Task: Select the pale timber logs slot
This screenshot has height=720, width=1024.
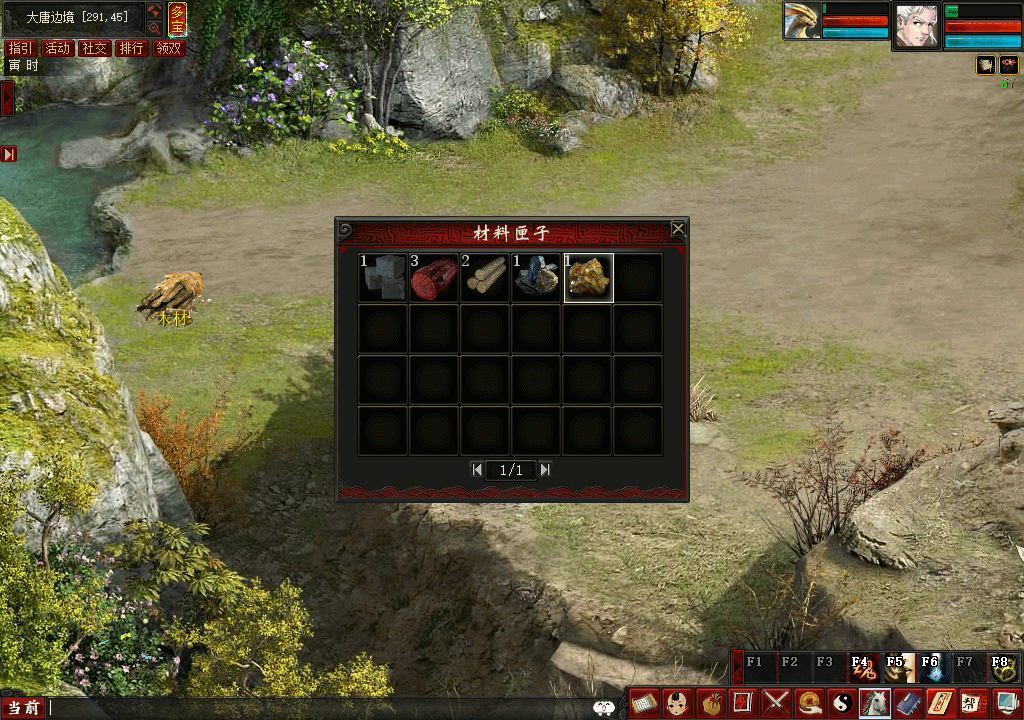Action: [x=485, y=278]
